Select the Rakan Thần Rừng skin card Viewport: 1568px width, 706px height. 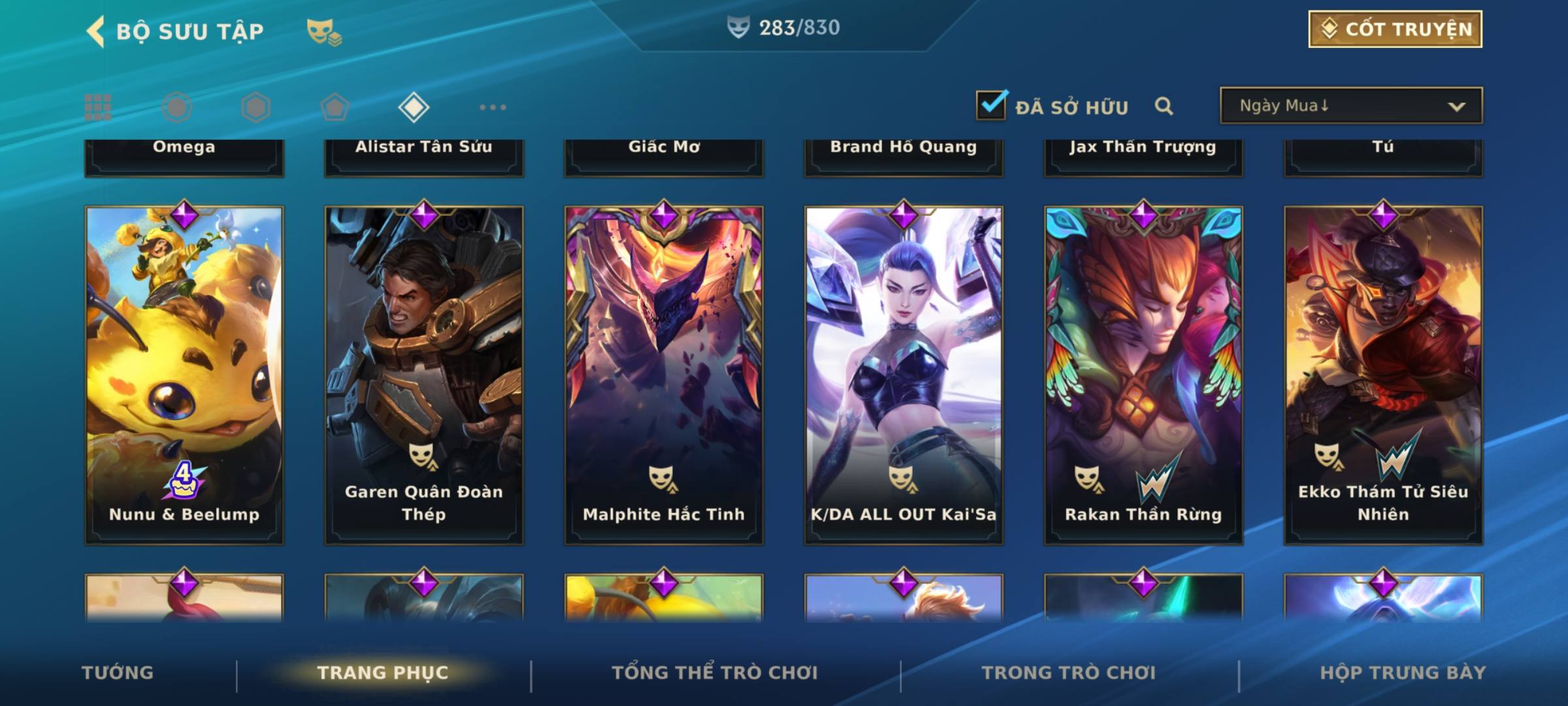click(1143, 375)
